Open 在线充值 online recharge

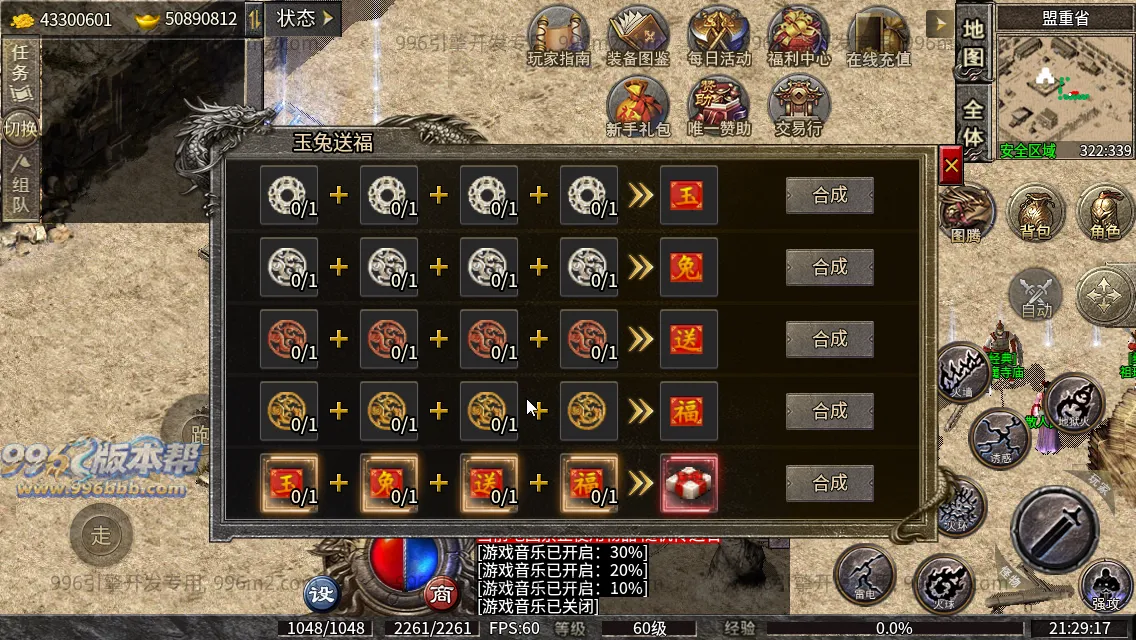pyautogui.click(x=878, y=36)
